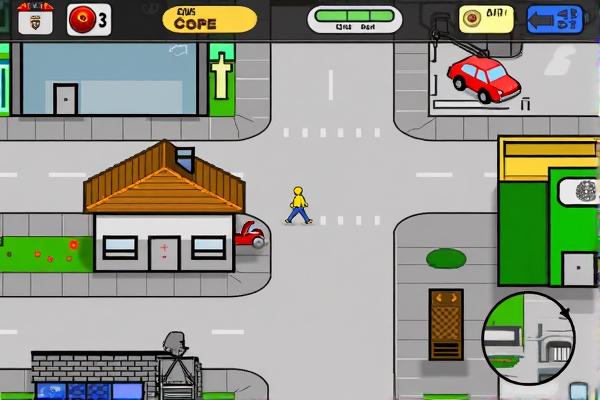The image size is (600, 400).
Task: Open the shield badge icon
Action: click(35, 18)
